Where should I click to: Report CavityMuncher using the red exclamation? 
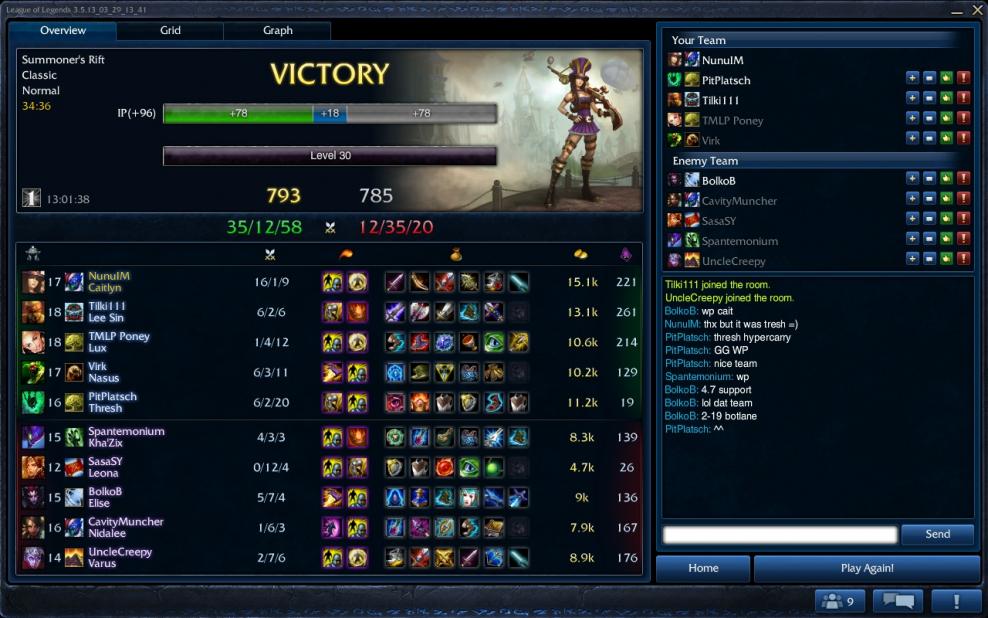click(x=964, y=199)
